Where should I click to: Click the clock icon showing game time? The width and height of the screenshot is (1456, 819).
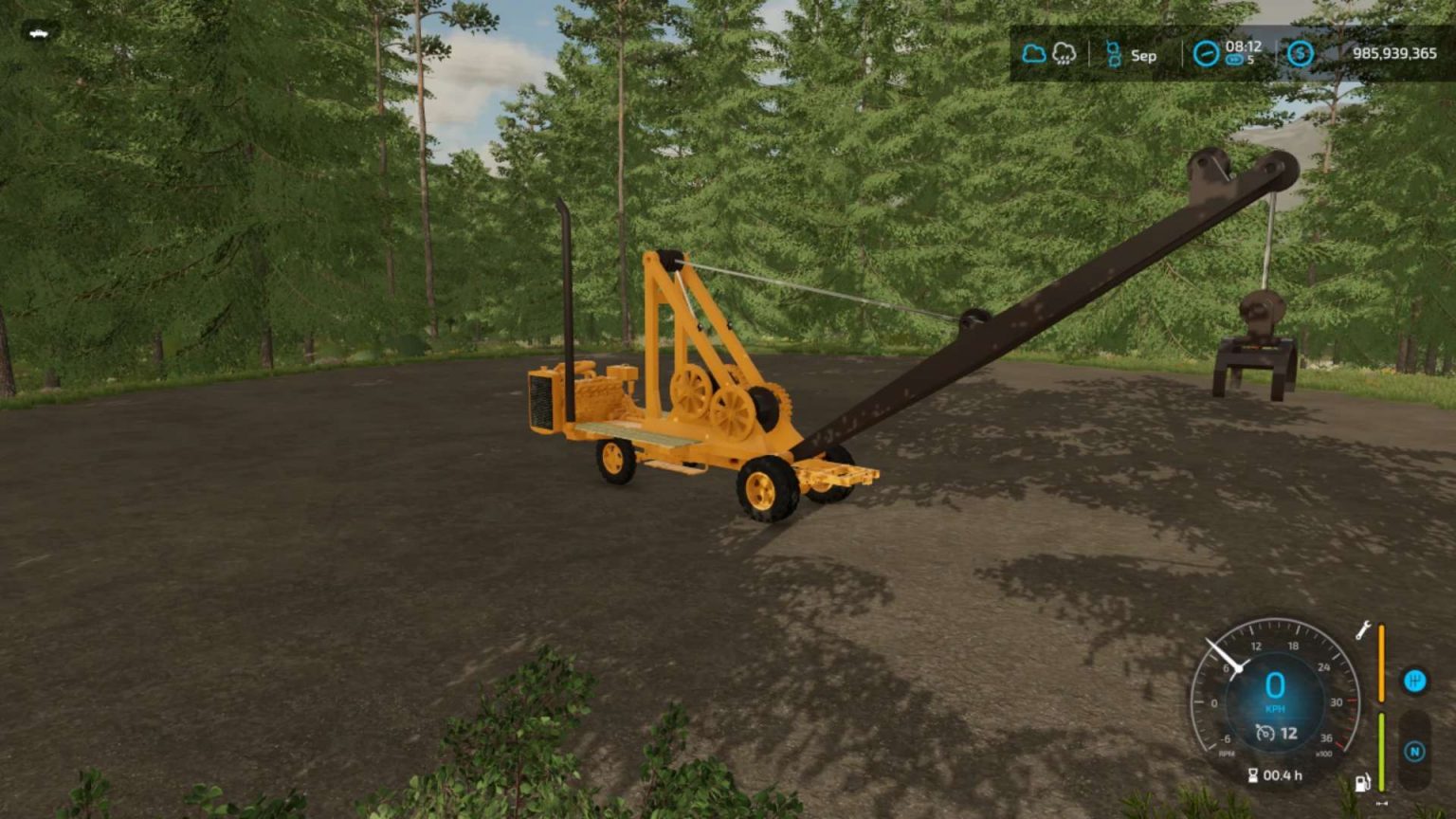[x=1208, y=54]
